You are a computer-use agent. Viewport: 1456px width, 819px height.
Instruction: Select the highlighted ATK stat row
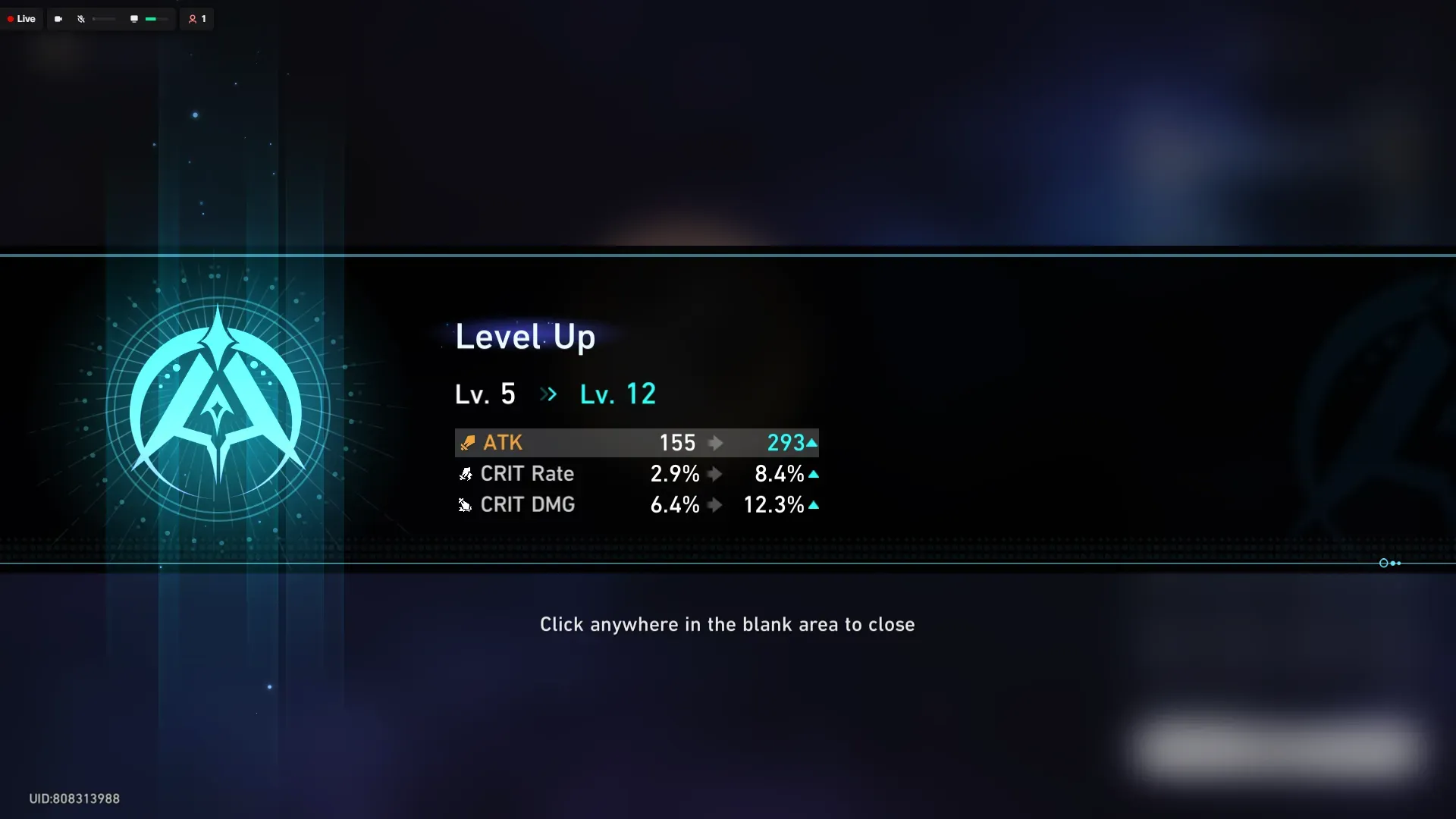(x=637, y=443)
